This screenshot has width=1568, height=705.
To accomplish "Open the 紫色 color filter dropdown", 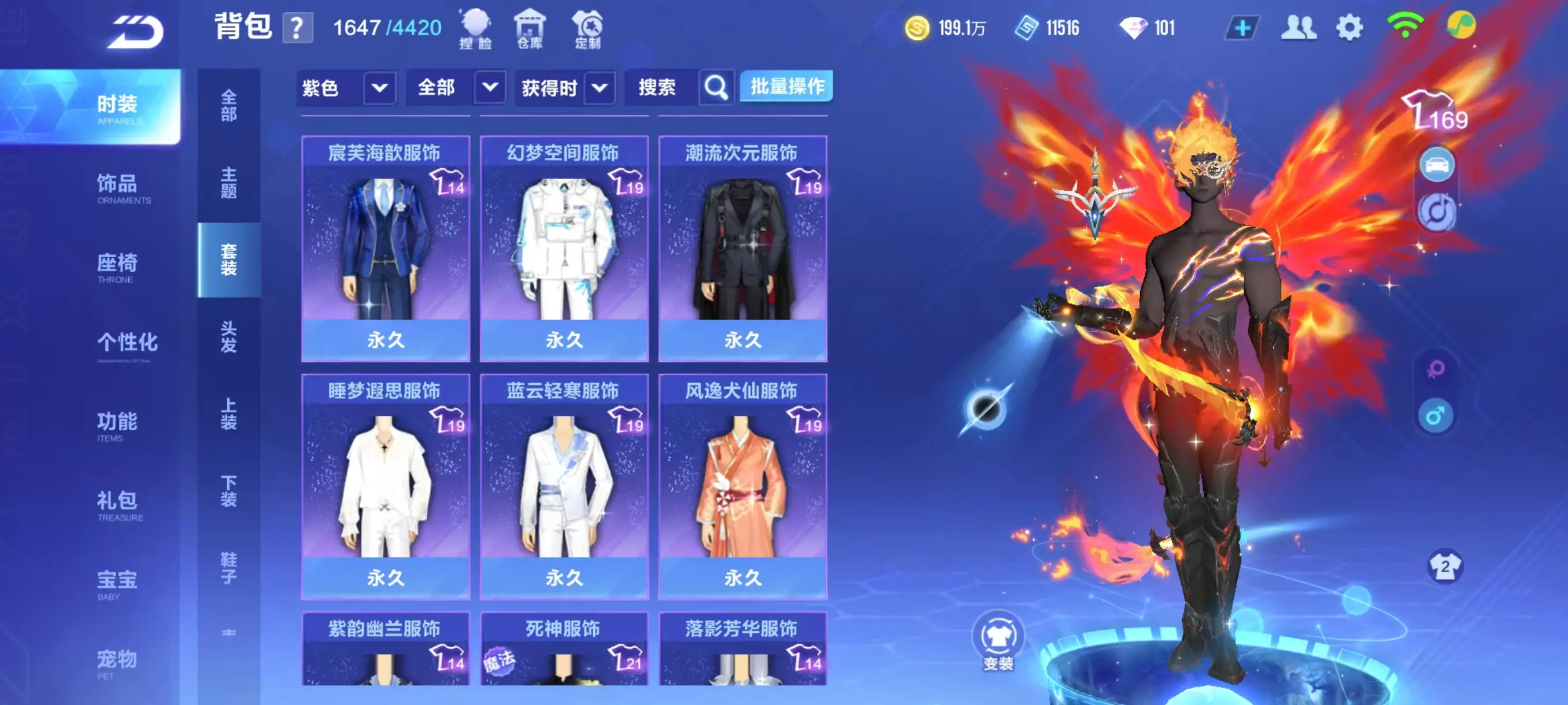I will tap(347, 87).
